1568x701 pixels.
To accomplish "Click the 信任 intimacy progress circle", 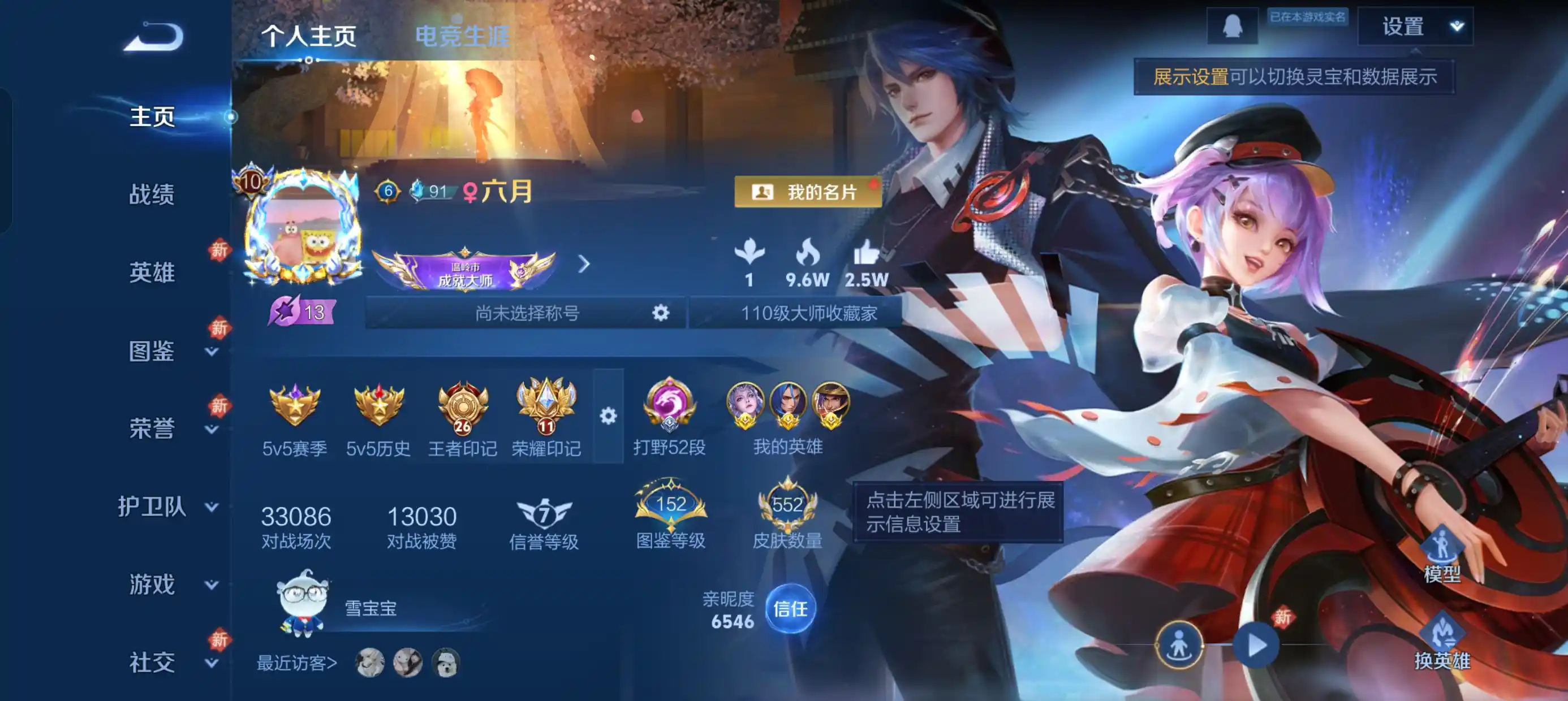I will pos(791,608).
